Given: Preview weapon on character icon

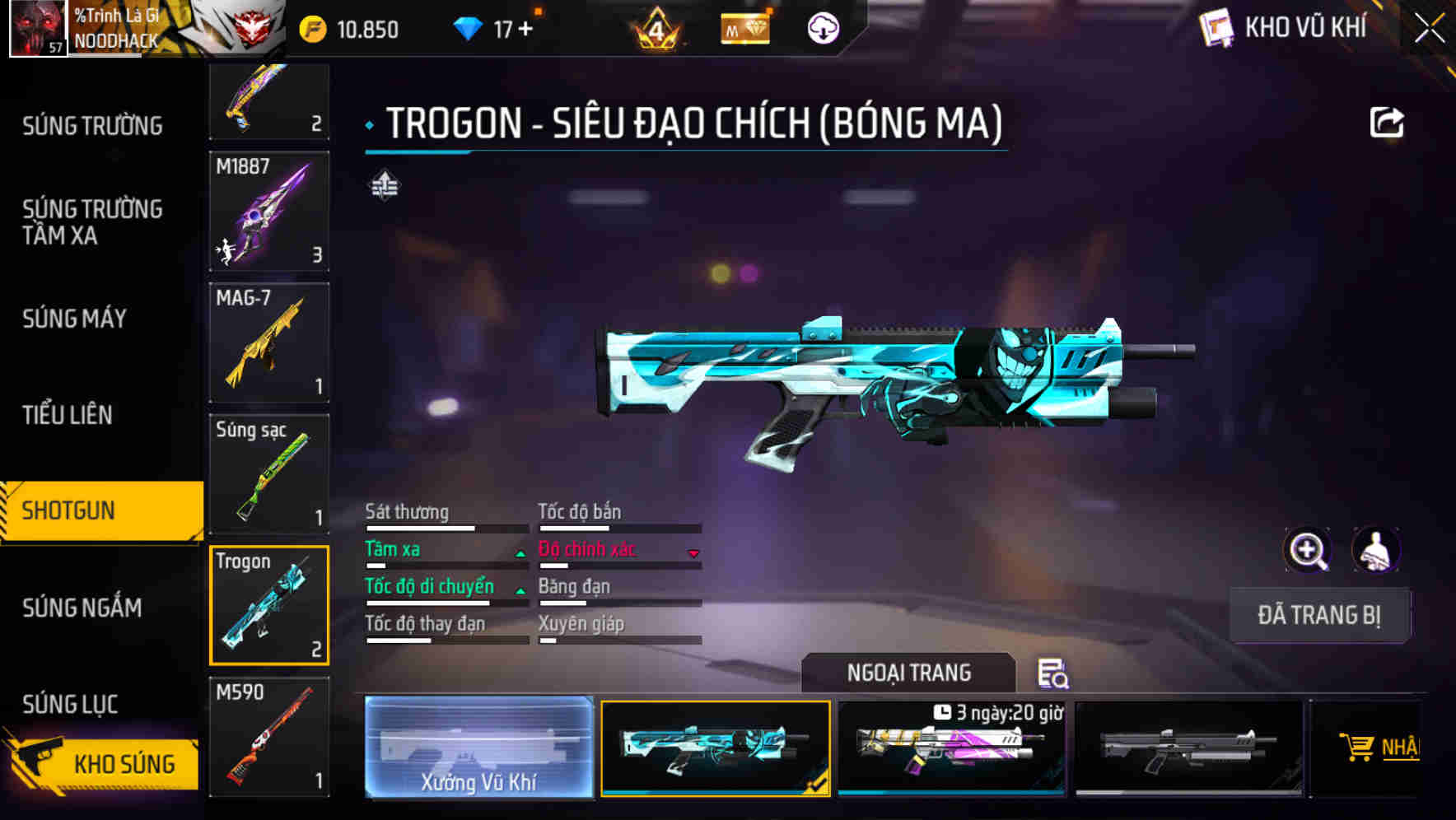Looking at the screenshot, I should click(x=1375, y=550).
